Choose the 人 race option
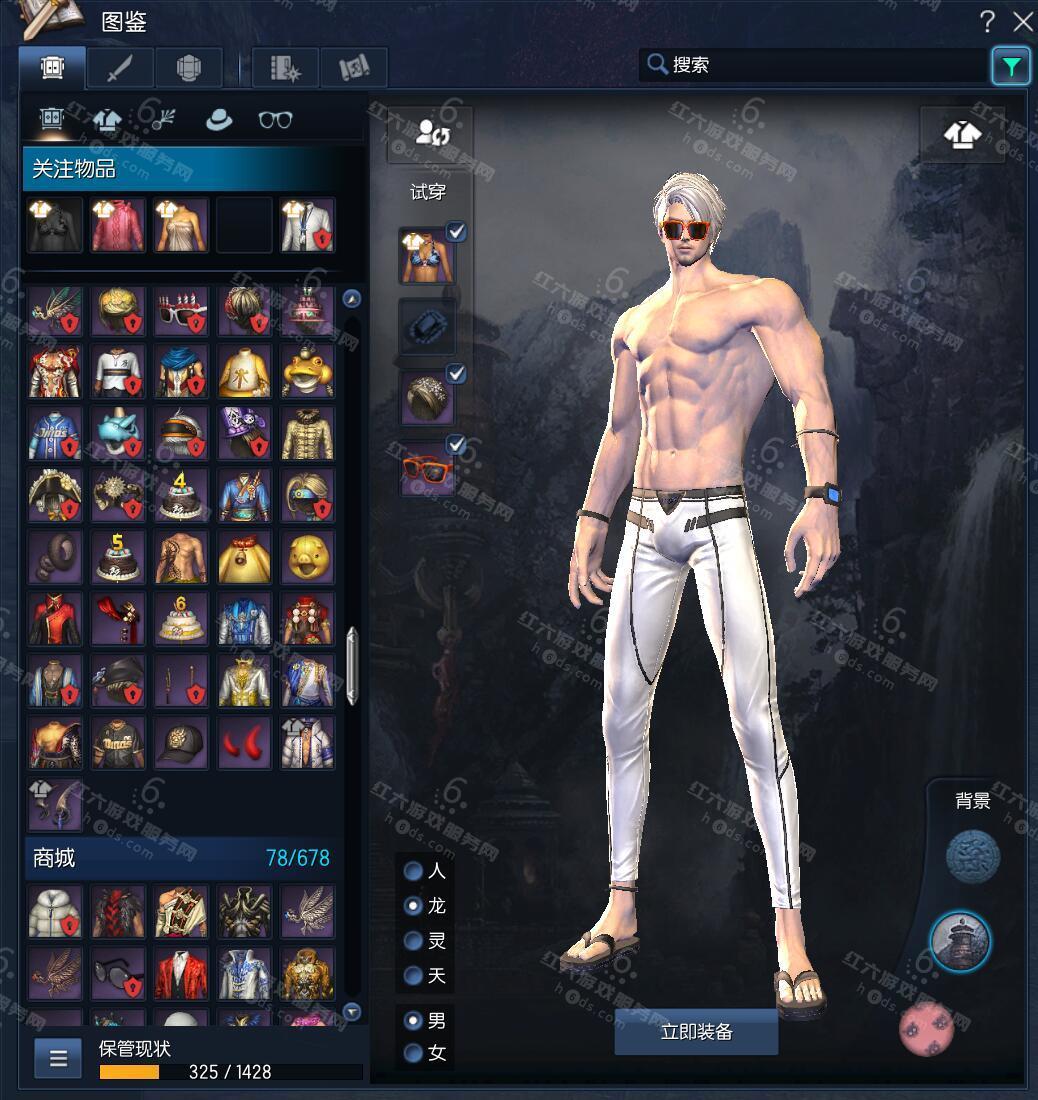 [413, 871]
